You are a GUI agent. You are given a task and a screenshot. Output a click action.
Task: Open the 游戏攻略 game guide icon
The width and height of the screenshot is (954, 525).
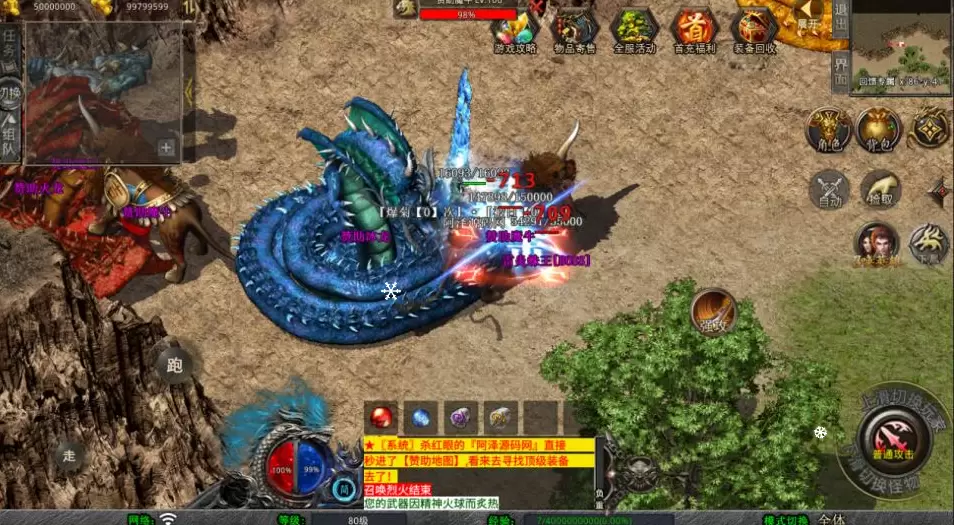(515, 29)
